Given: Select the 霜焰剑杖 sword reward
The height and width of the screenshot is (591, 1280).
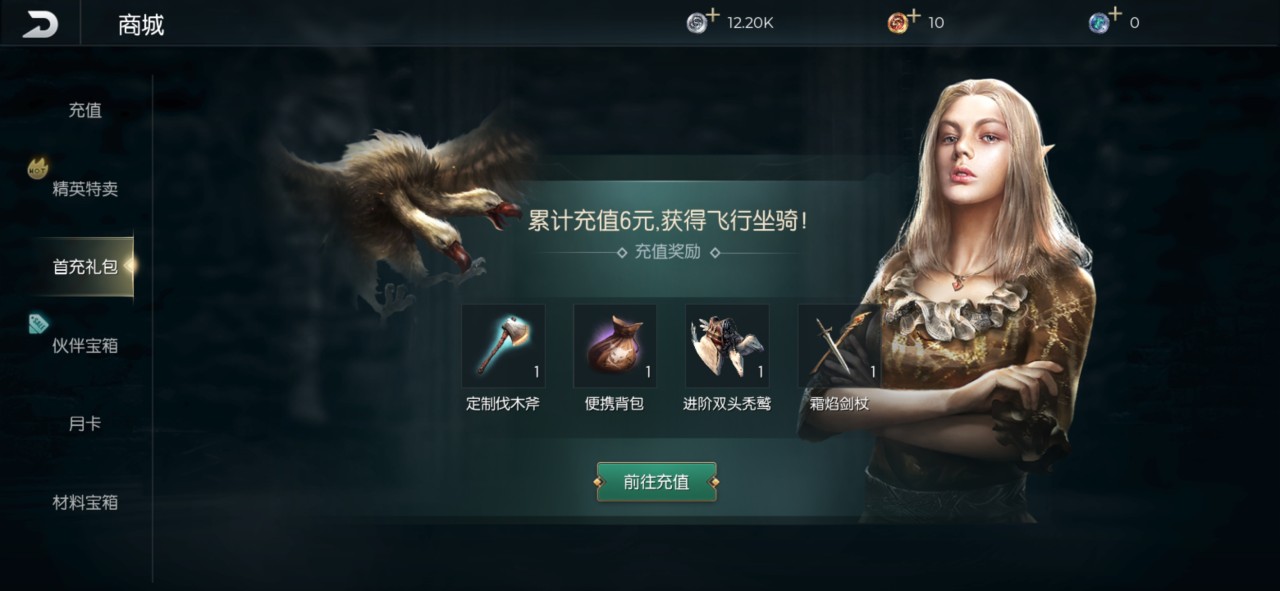Looking at the screenshot, I should point(838,346).
